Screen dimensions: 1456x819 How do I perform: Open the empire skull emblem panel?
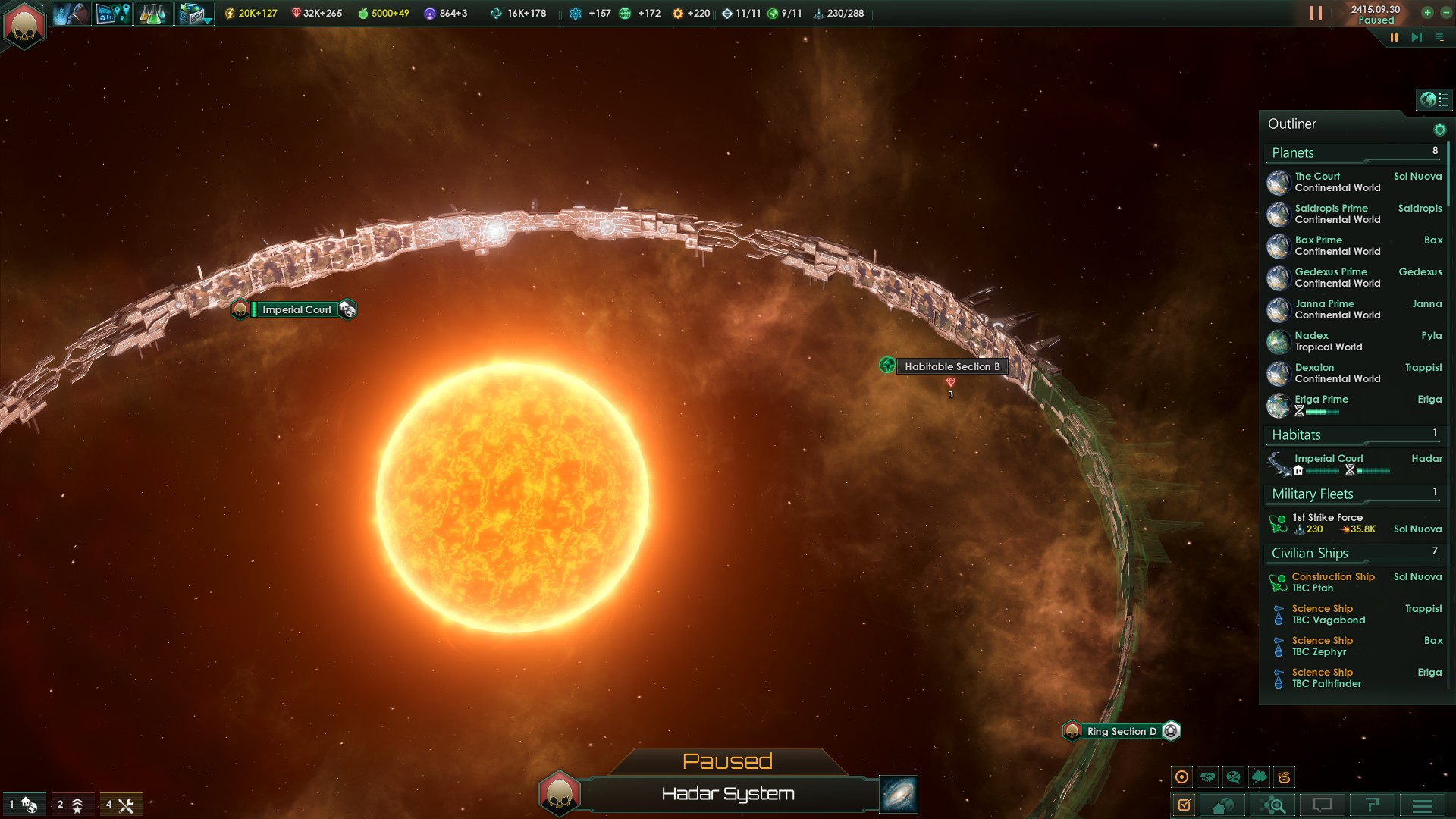coord(24,26)
